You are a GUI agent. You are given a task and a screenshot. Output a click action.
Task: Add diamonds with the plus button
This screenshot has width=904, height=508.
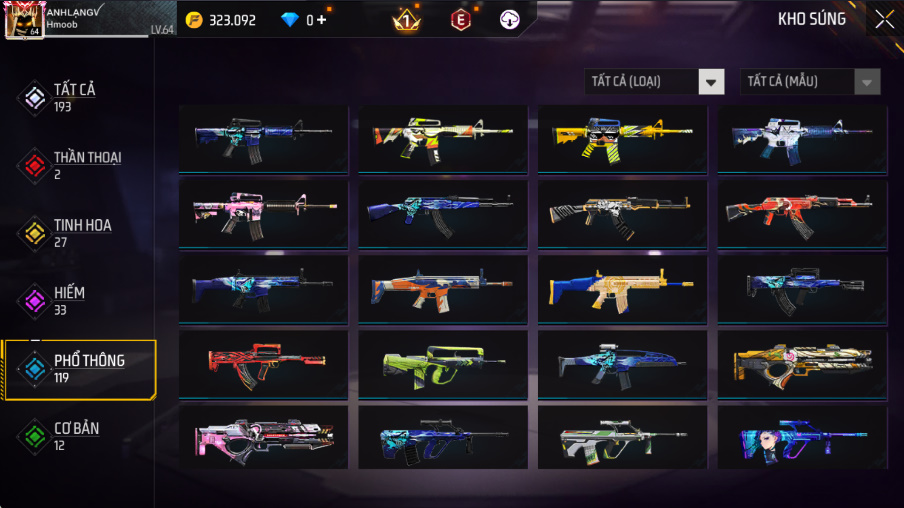pyautogui.click(x=321, y=20)
